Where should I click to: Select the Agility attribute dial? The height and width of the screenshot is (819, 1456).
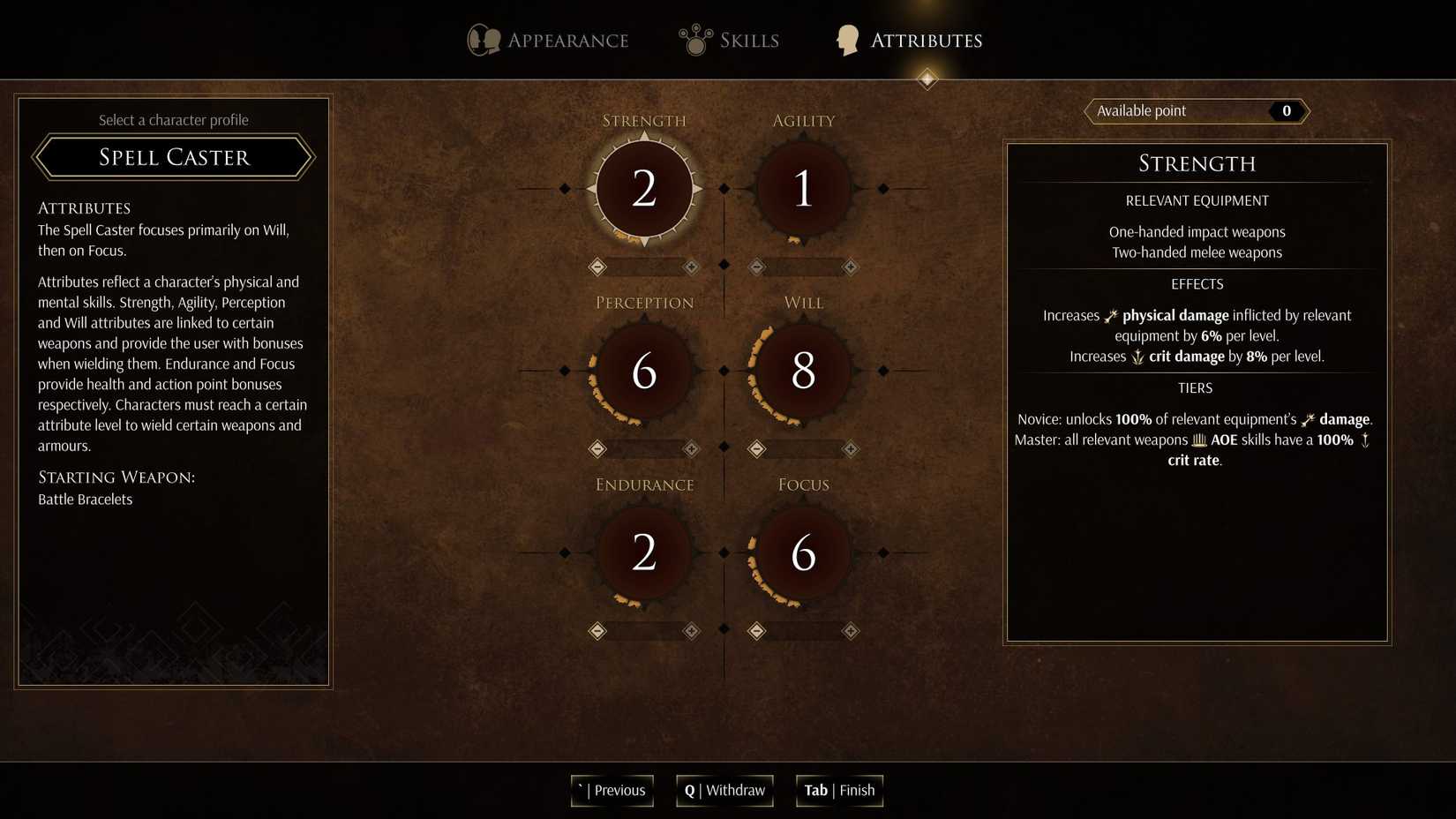(801, 188)
